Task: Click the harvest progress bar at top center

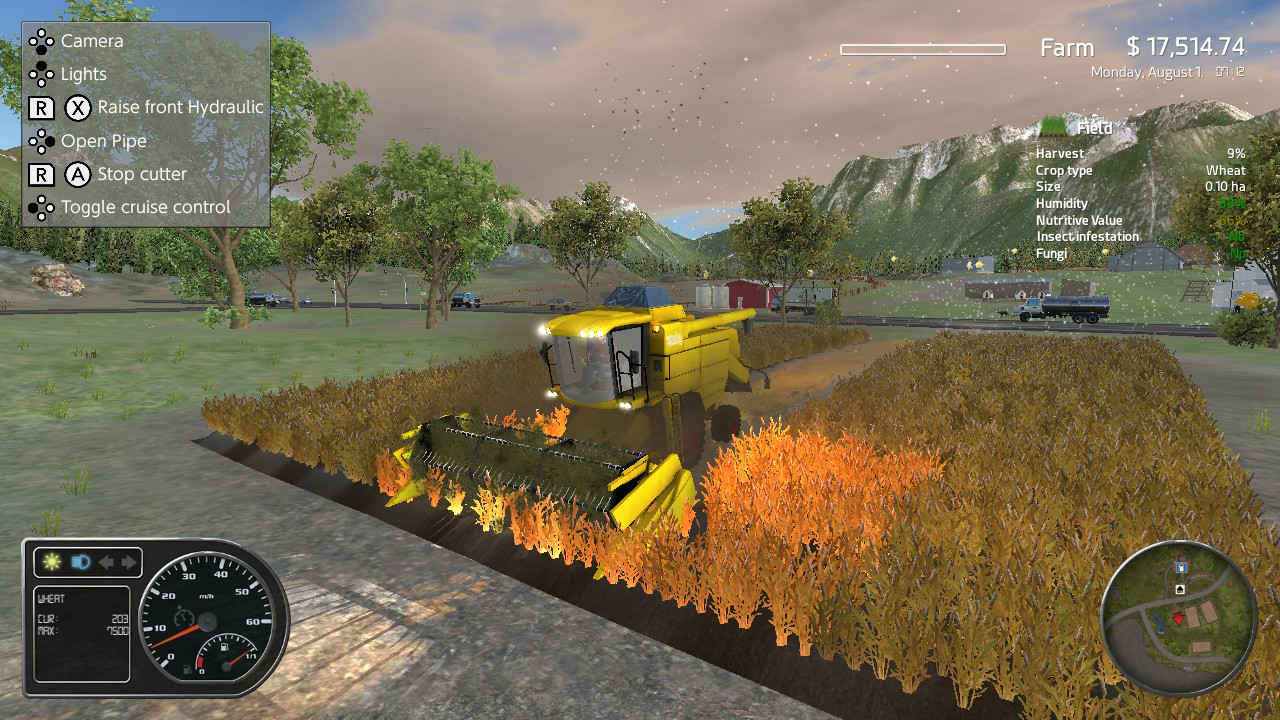Action: [x=922, y=47]
